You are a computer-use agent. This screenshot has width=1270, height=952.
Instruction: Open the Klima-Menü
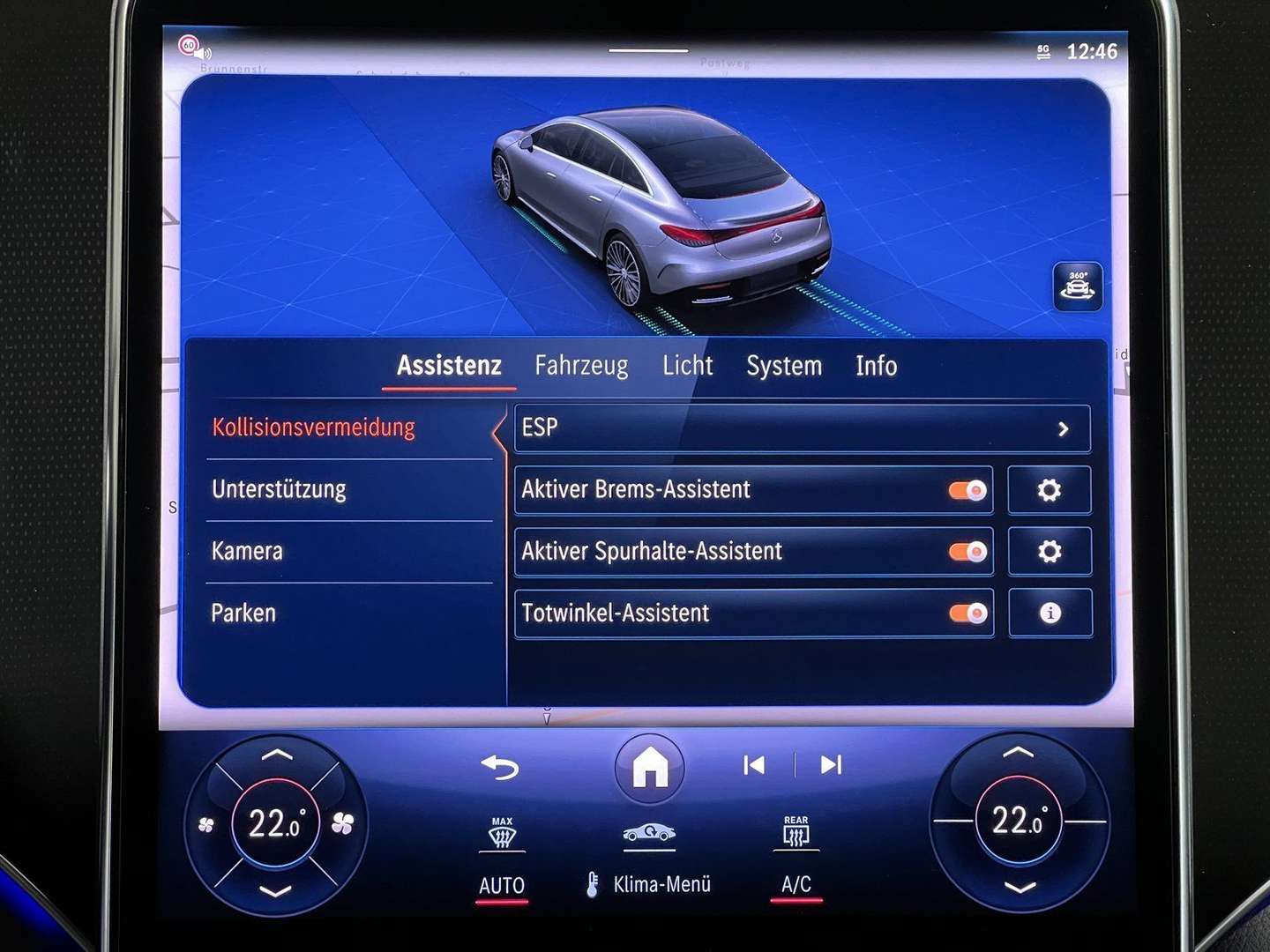click(x=661, y=884)
